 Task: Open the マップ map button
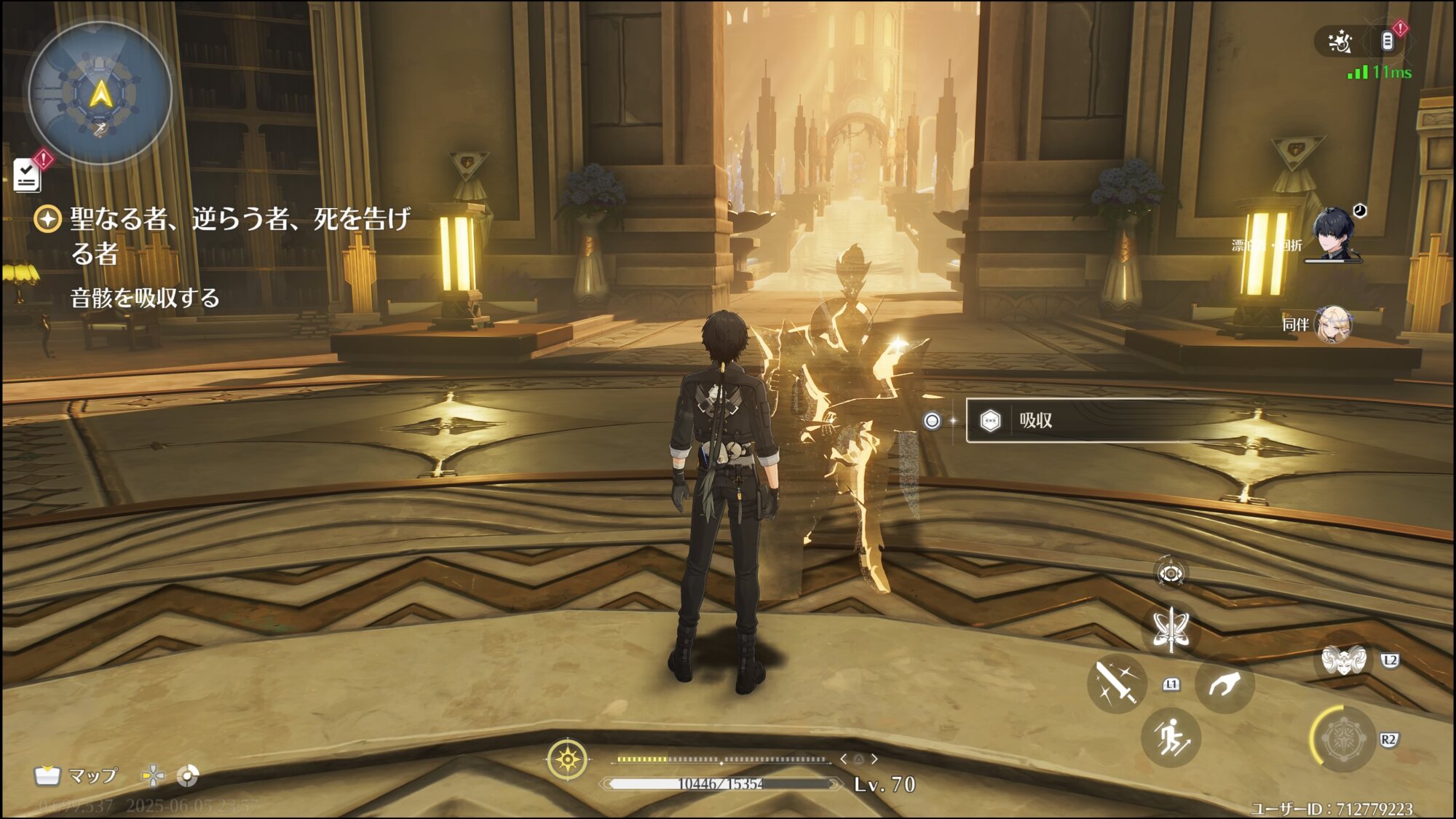click(x=76, y=776)
